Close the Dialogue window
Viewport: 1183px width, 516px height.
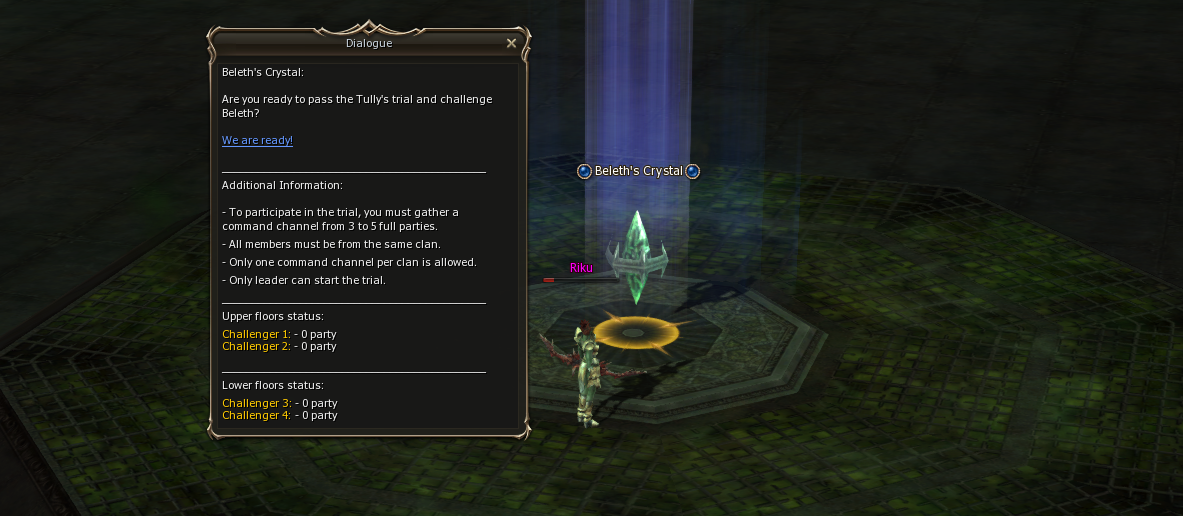[x=511, y=43]
